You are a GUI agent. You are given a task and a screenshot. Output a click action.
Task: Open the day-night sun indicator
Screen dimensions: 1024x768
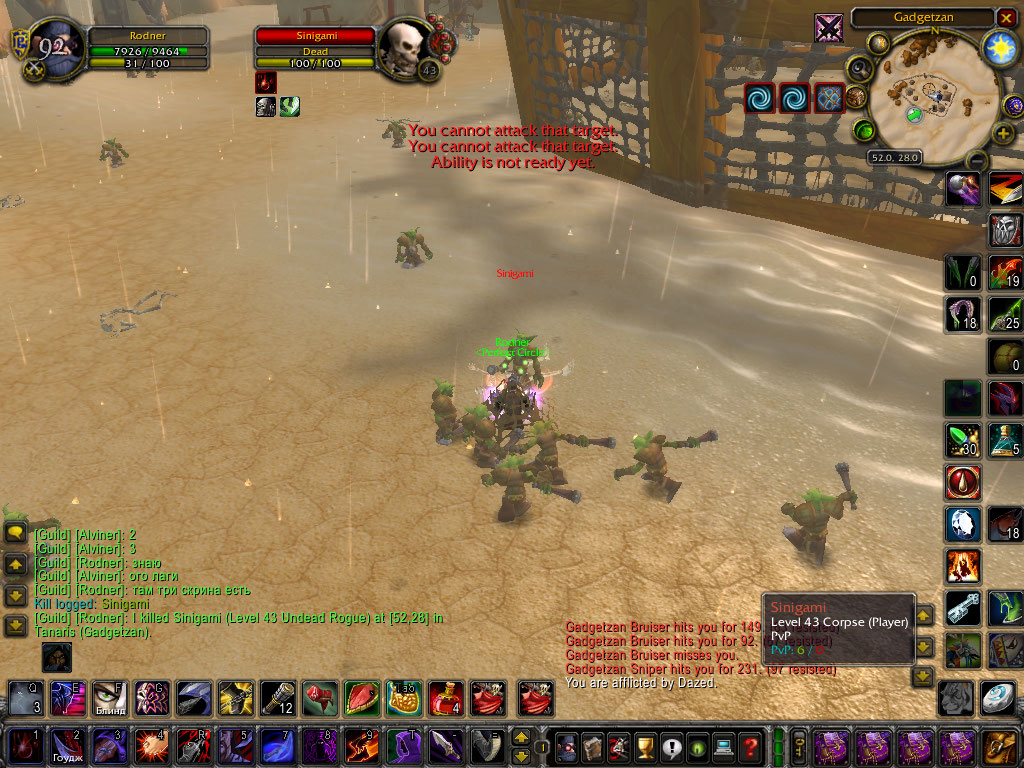click(999, 46)
